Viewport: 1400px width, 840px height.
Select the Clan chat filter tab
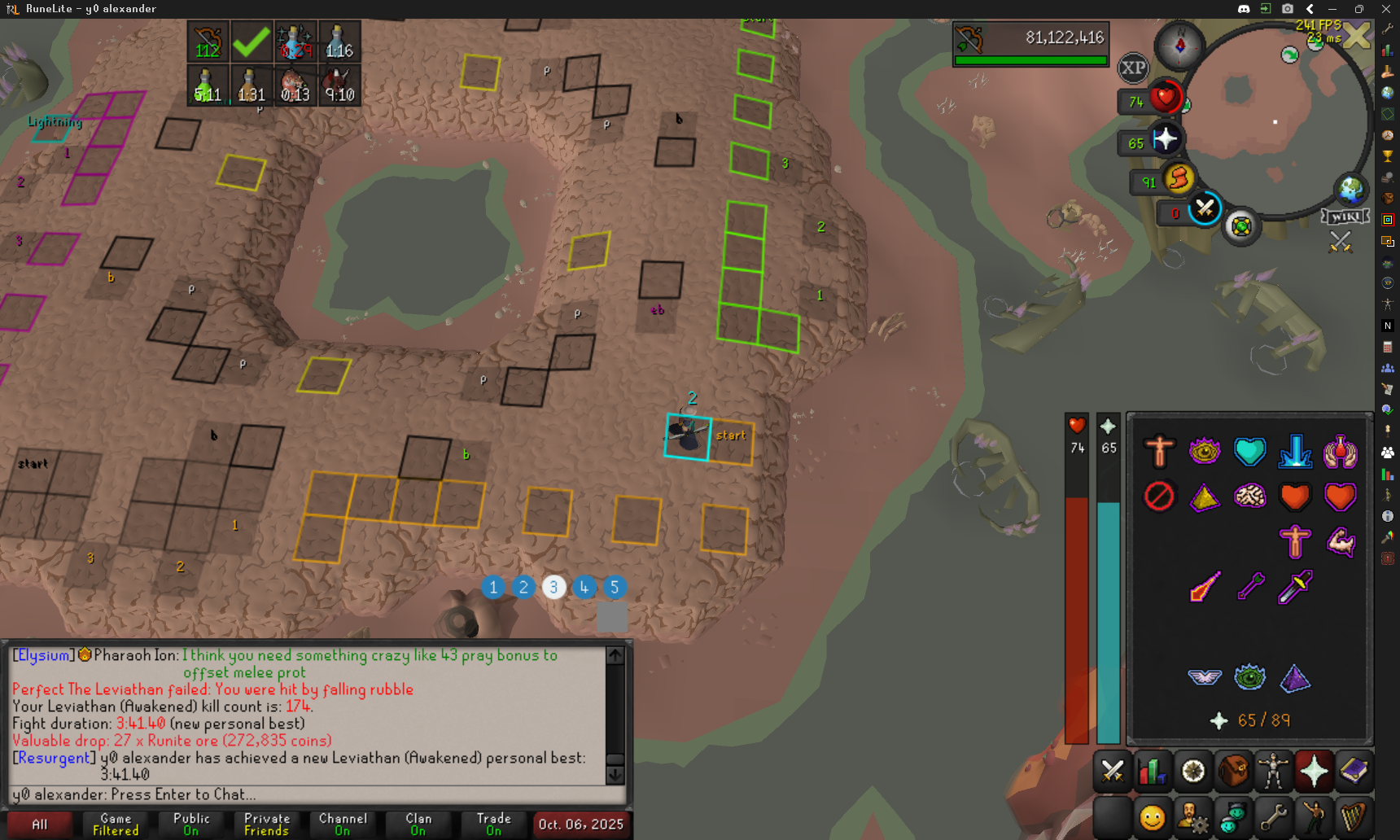click(418, 824)
